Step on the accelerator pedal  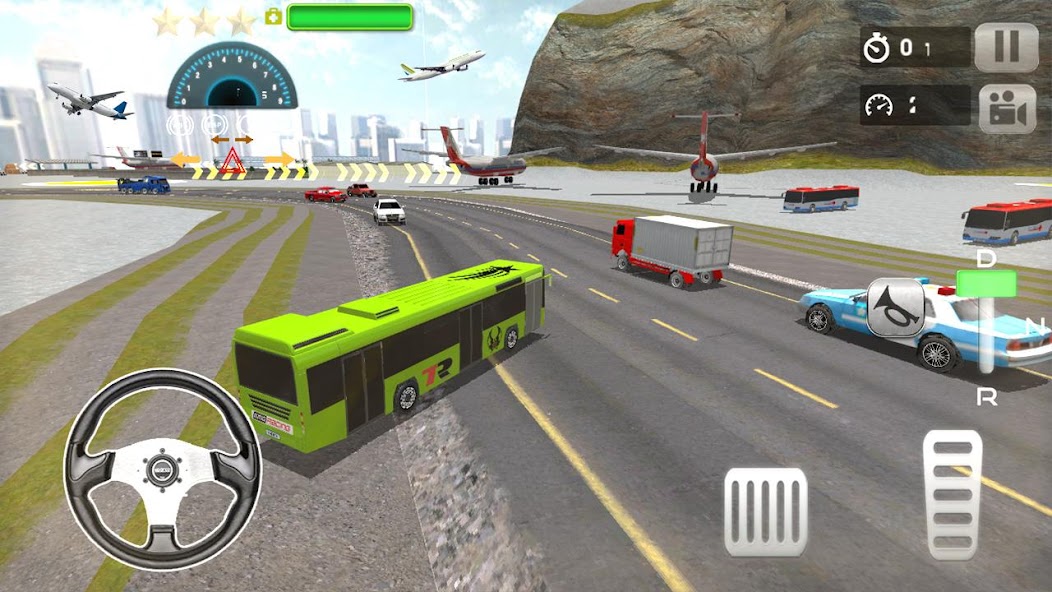click(x=953, y=493)
